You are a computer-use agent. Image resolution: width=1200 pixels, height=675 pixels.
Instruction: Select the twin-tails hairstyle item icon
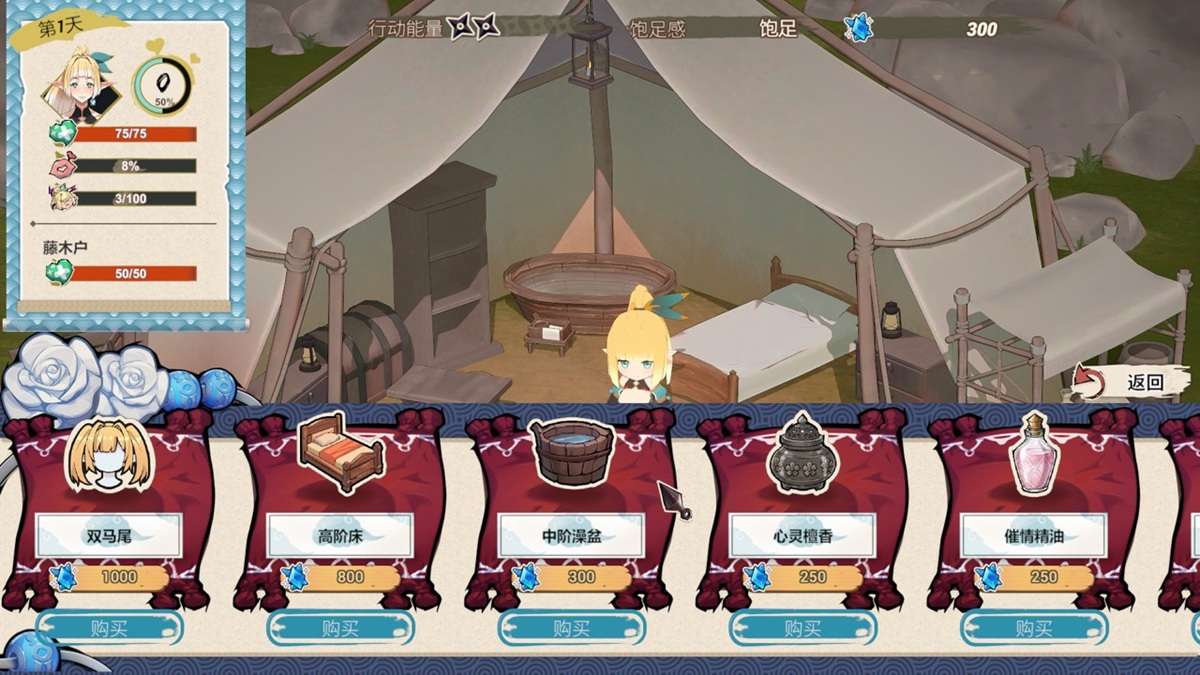point(108,457)
